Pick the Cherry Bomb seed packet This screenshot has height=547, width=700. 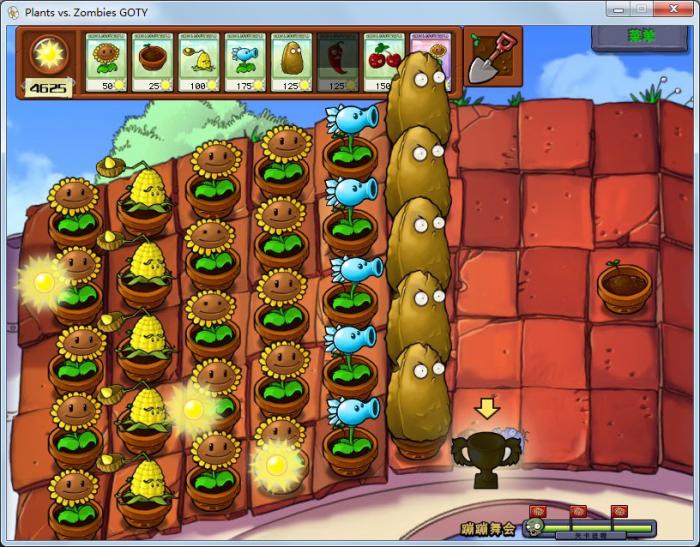381,63
